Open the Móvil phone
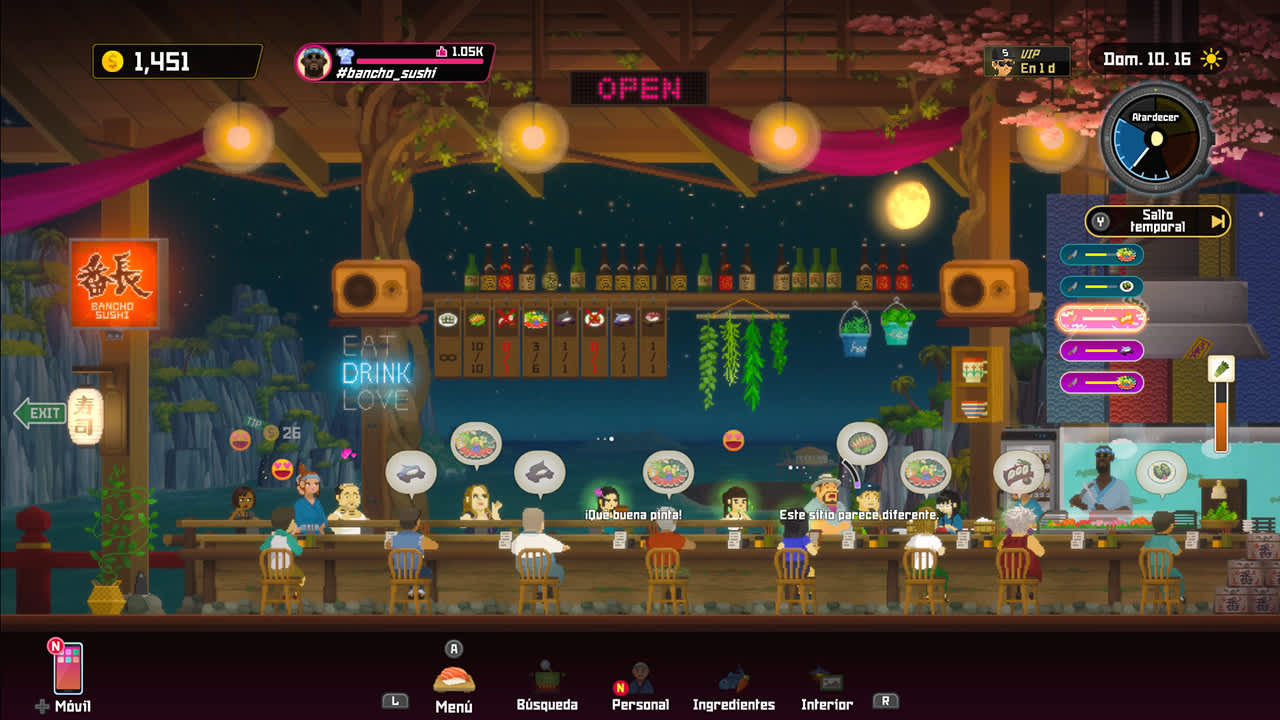This screenshot has height=720, width=1280. pos(68,669)
